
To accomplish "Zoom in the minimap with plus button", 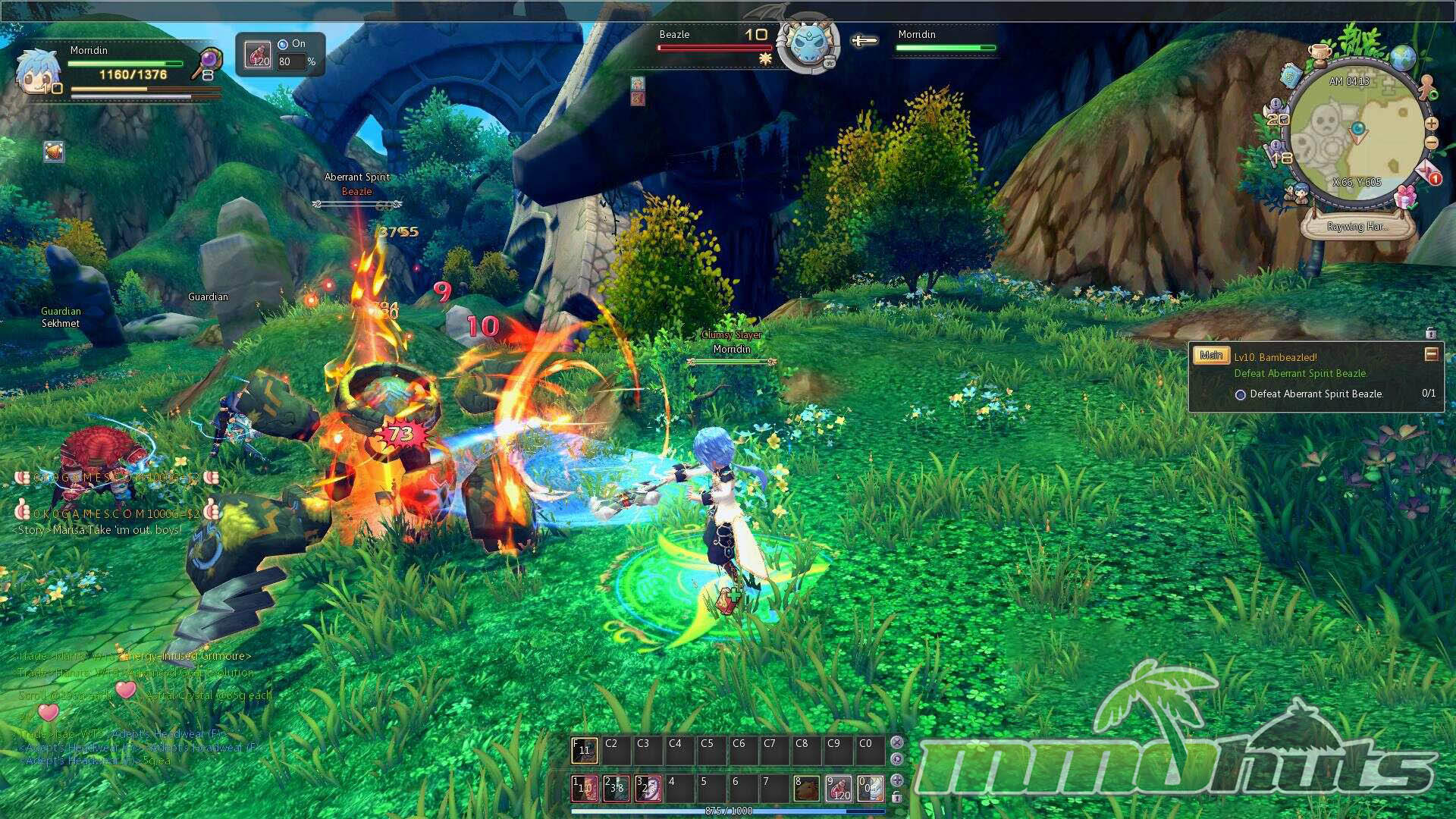I will tap(1431, 124).
